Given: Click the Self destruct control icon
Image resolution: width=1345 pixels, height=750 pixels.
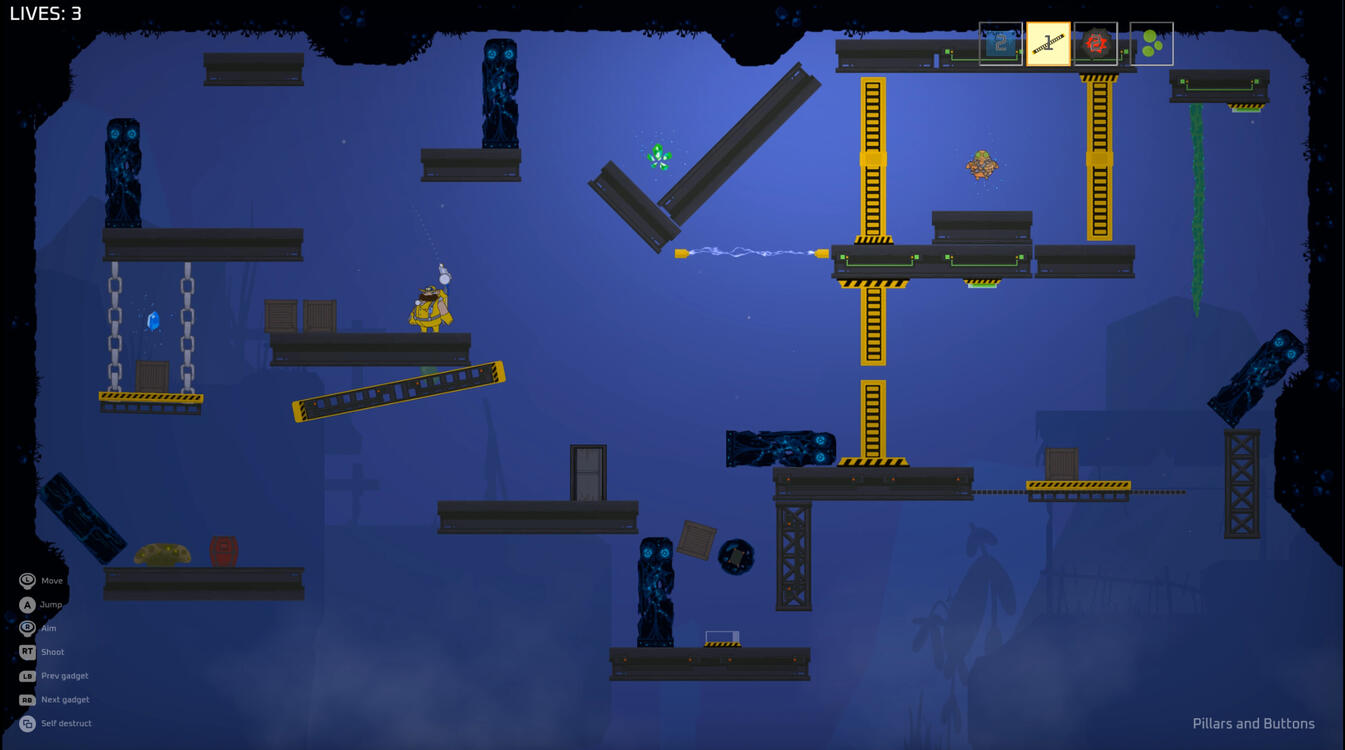Looking at the screenshot, I should point(25,722).
